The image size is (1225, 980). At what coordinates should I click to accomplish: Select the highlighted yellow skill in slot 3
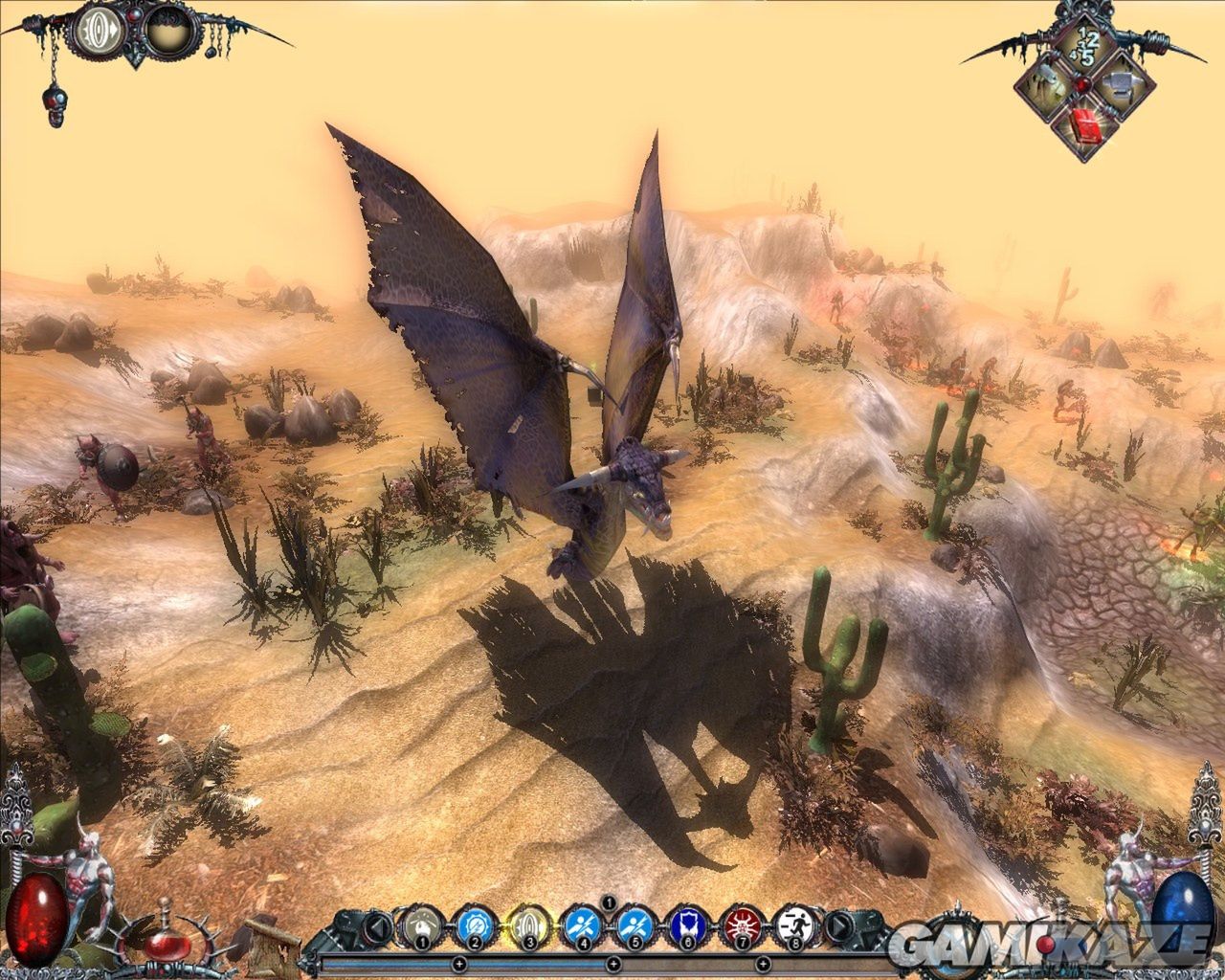point(527,926)
